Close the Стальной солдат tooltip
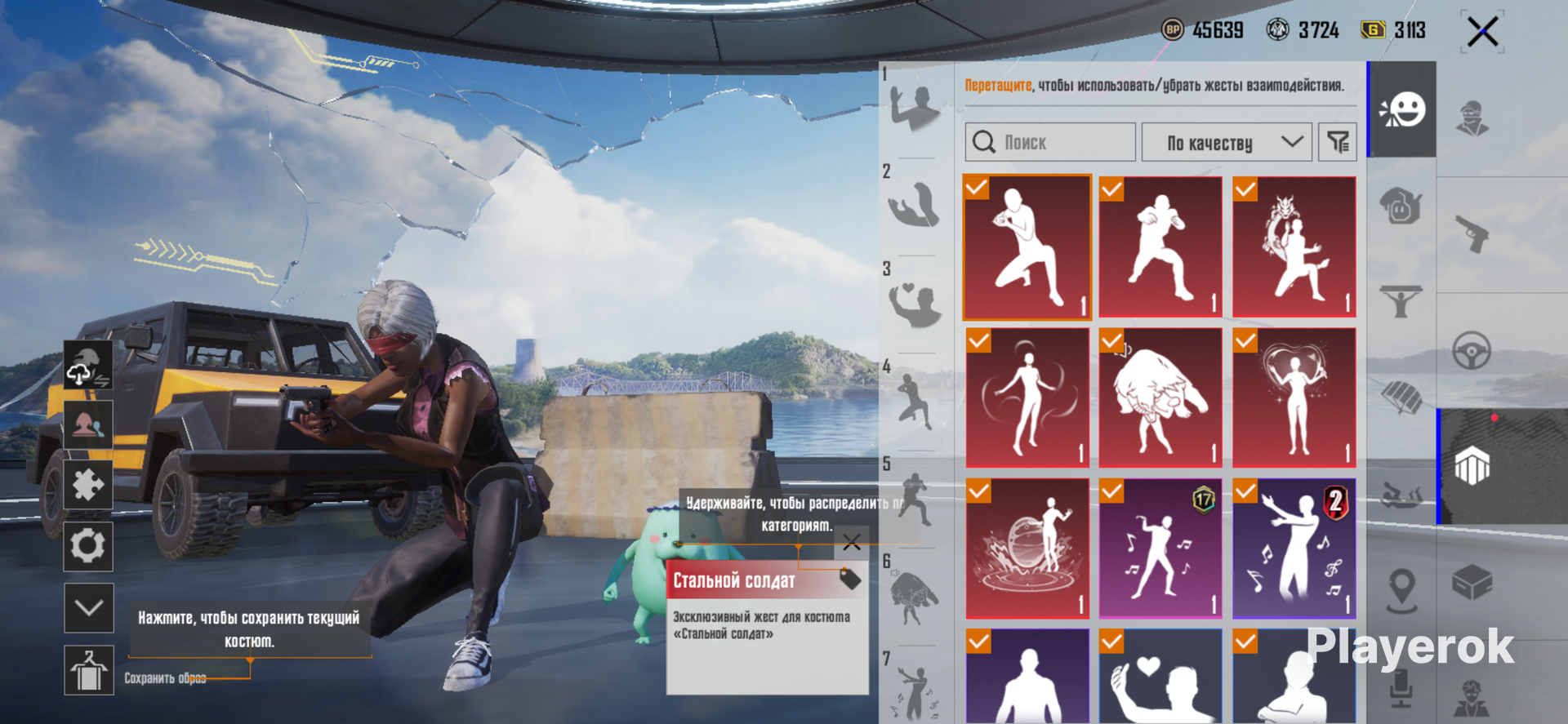This screenshot has width=1568, height=724. 852,543
